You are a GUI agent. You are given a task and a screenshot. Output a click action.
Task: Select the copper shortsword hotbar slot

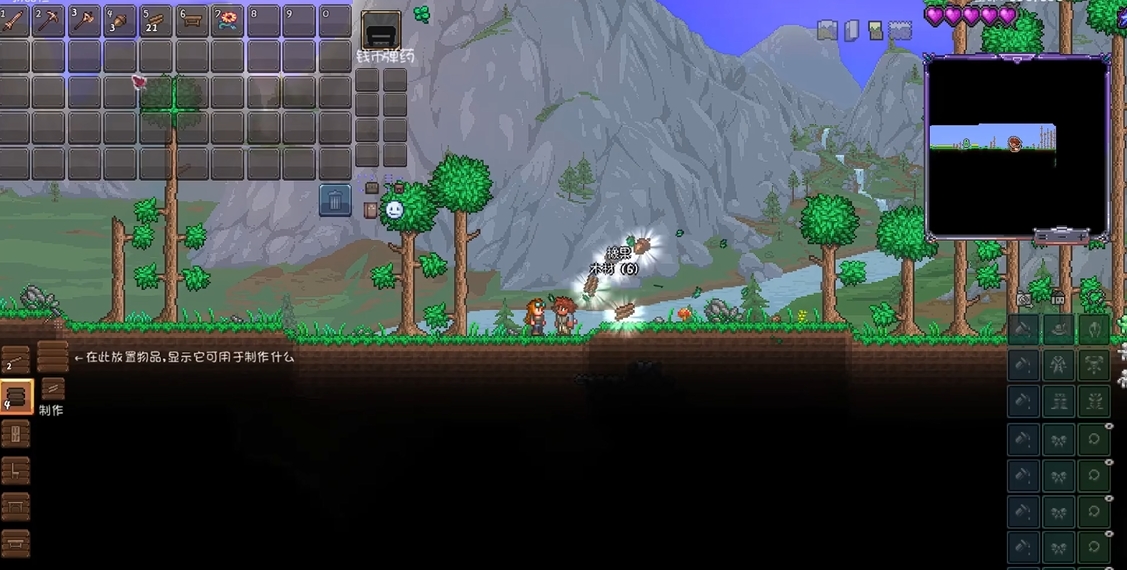click(14, 21)
